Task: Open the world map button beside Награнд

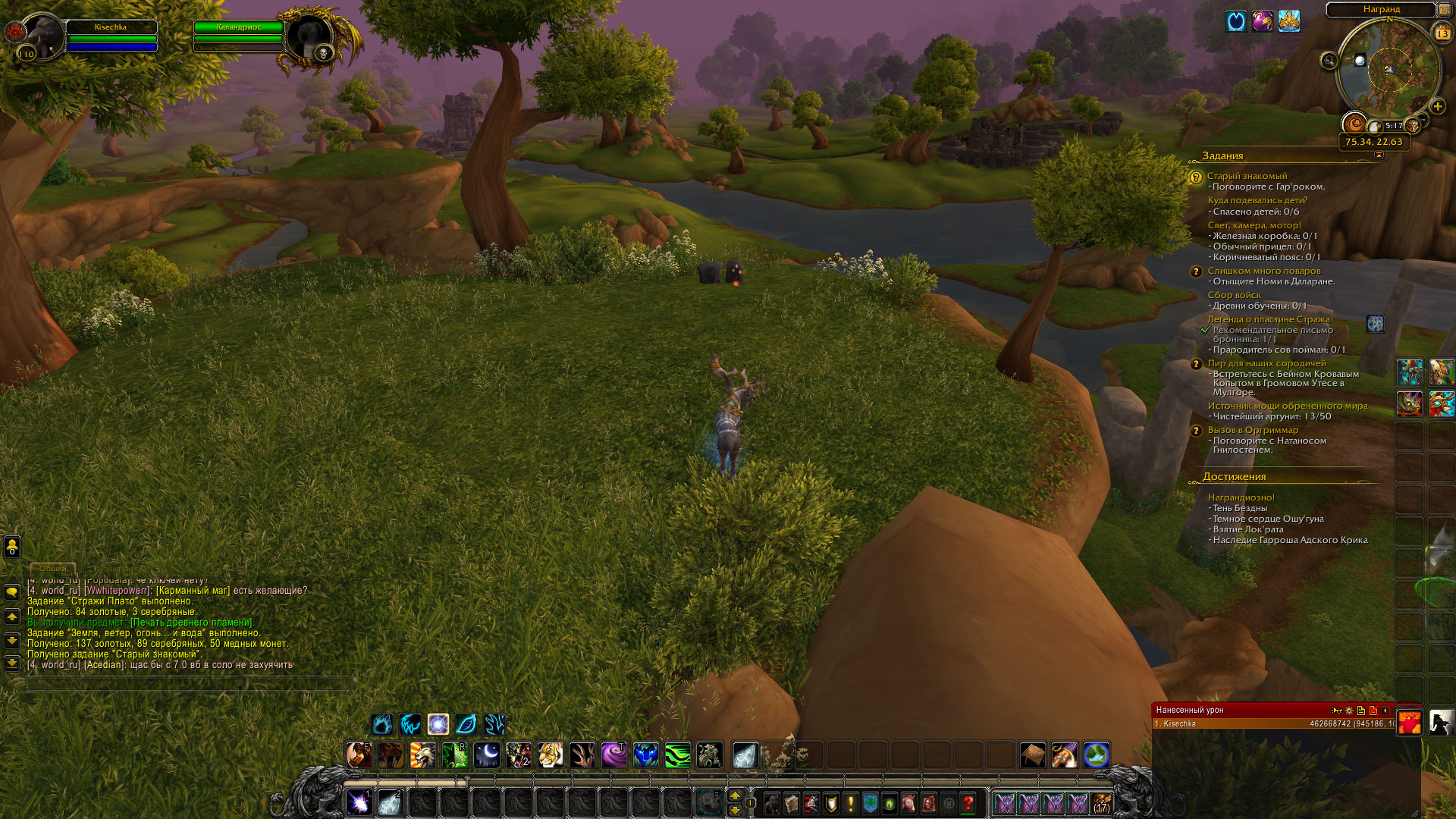Action: coord(1444,10)
